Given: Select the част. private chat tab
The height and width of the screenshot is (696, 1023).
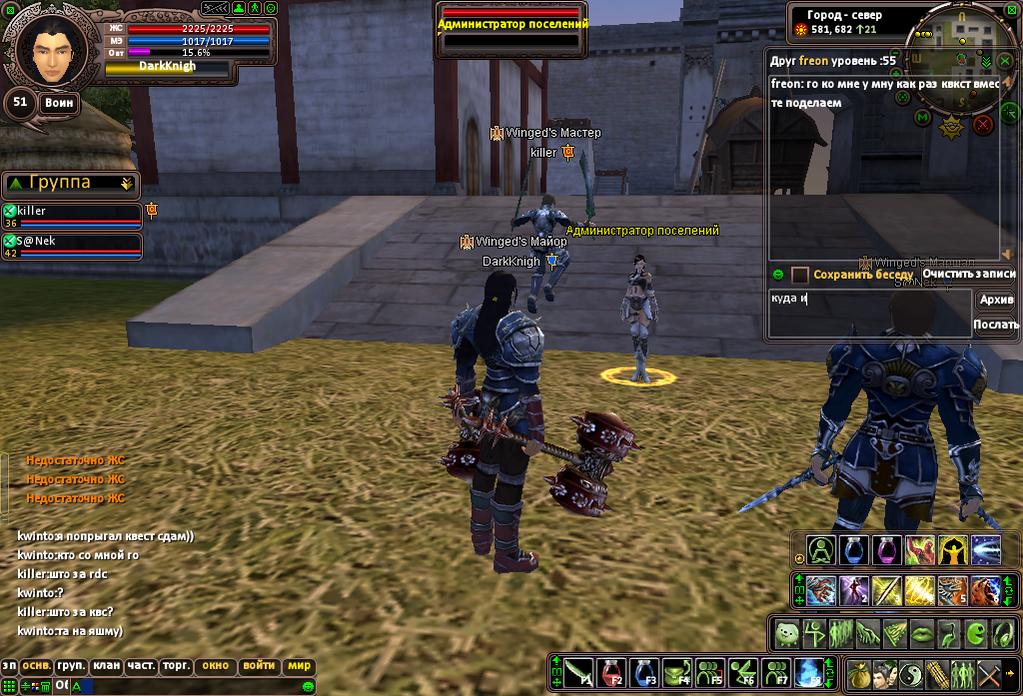Looking at the screenshot, I should click(141, 666).
